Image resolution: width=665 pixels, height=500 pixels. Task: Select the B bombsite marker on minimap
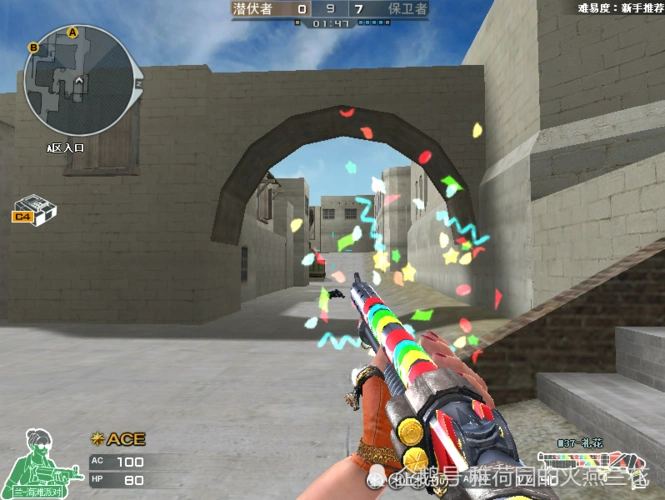(x=34, y=47)
